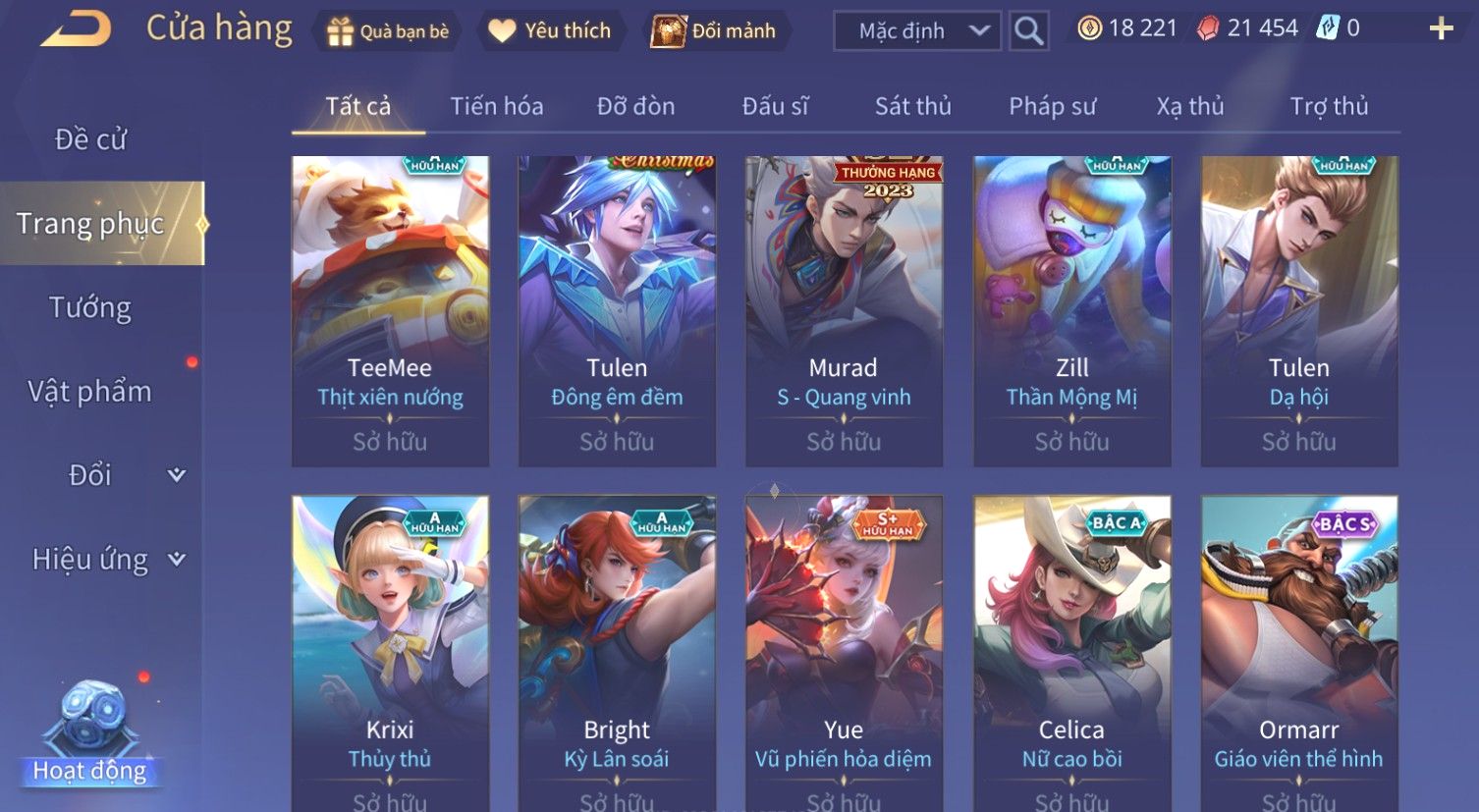Choose Tướng in the side menu

(x=90, y=307)
